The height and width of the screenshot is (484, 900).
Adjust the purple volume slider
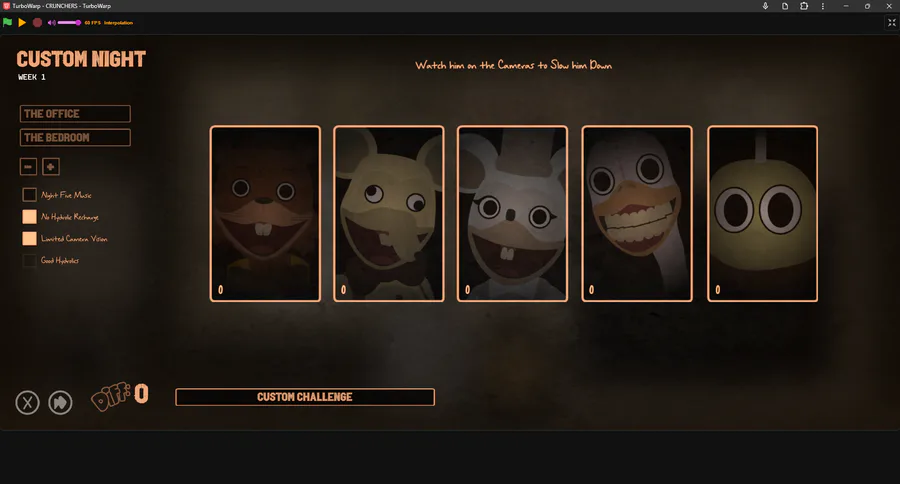click(68, 22)
